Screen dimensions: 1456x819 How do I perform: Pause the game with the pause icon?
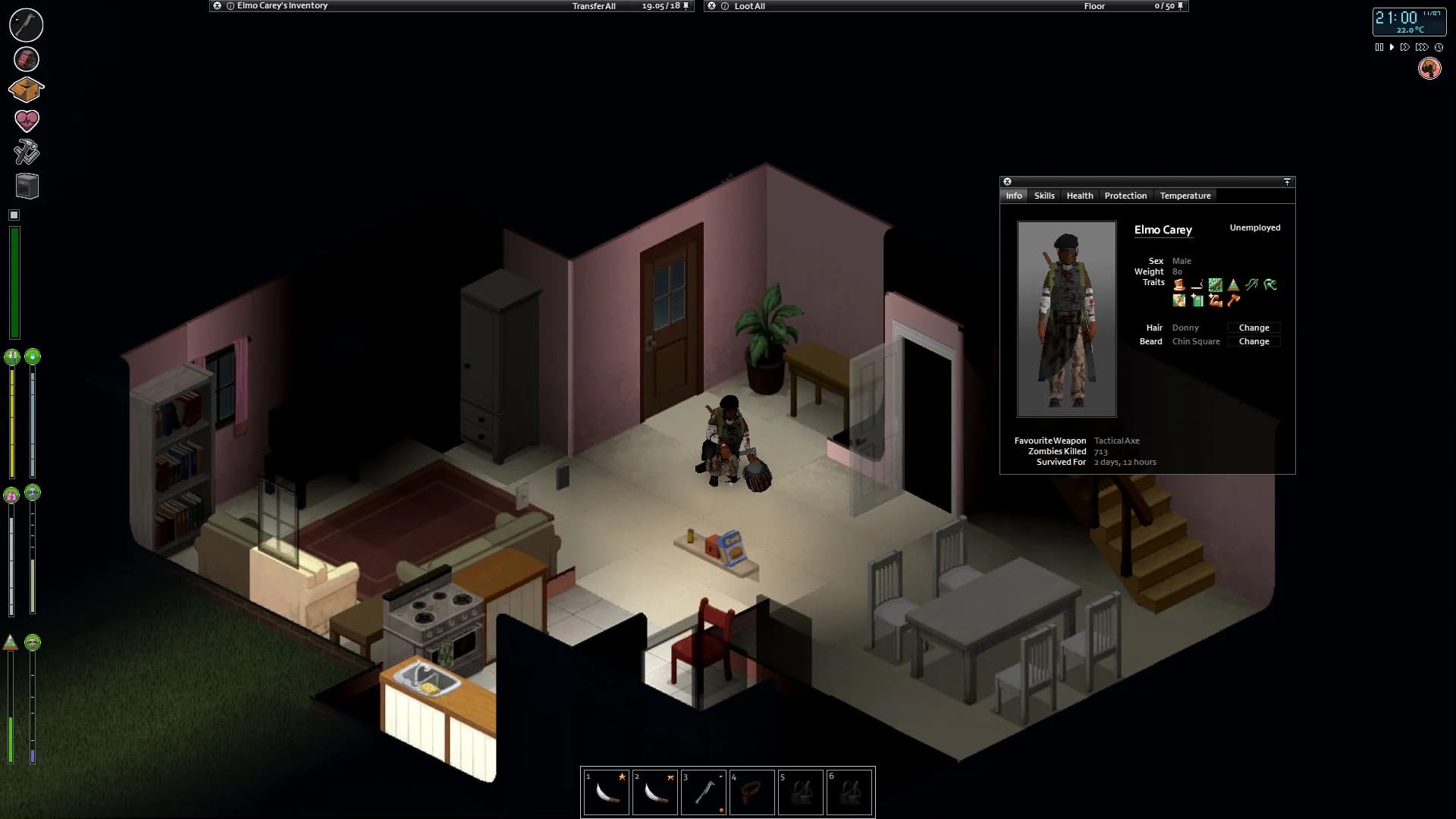tap(1379, 46)
